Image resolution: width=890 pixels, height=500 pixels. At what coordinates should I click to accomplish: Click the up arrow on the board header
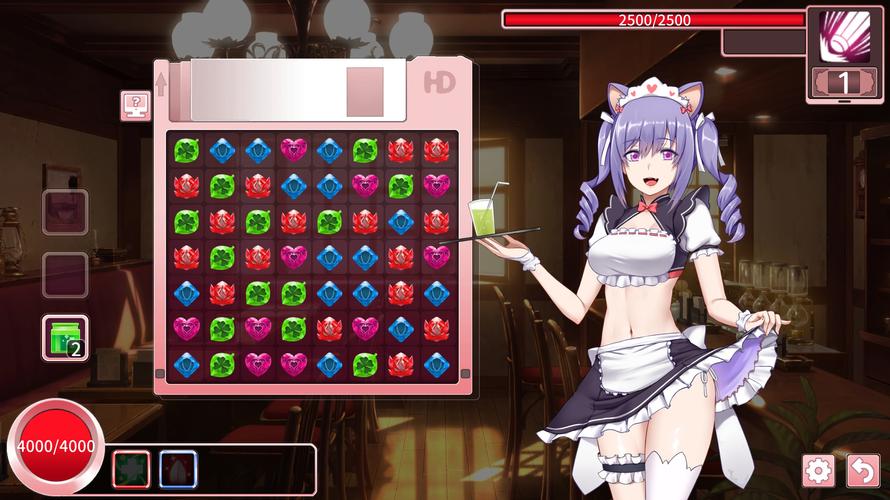click(x=161, y=84)
